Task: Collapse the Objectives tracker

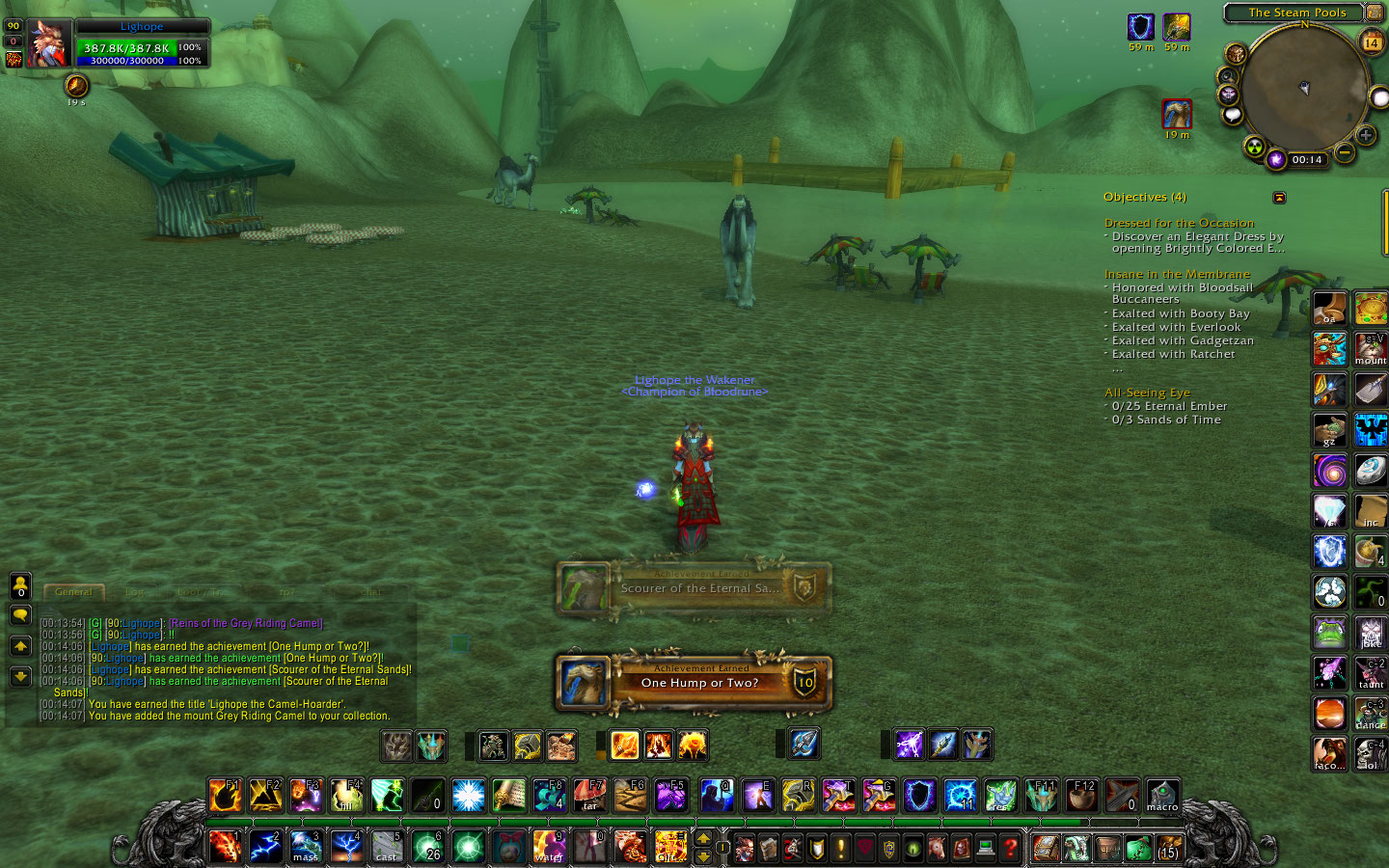Action: pyautogui.click(x=1279, y=198)
